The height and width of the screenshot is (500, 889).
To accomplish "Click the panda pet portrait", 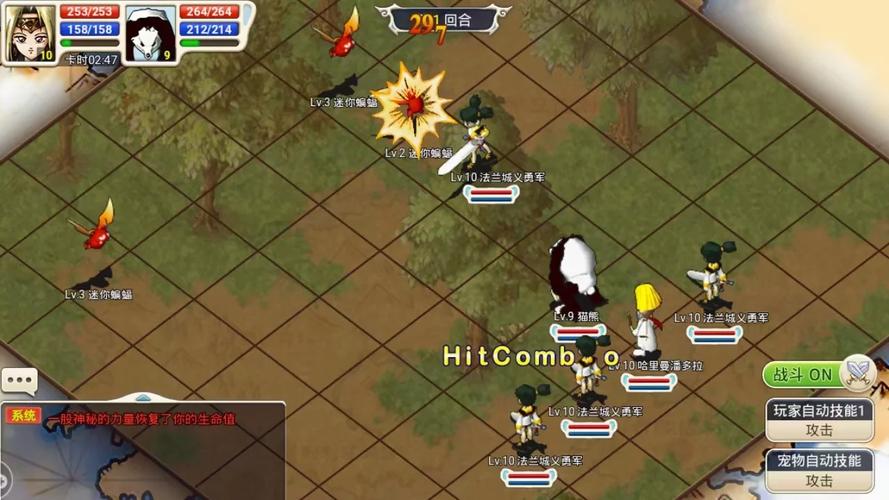I will (151, 33).
